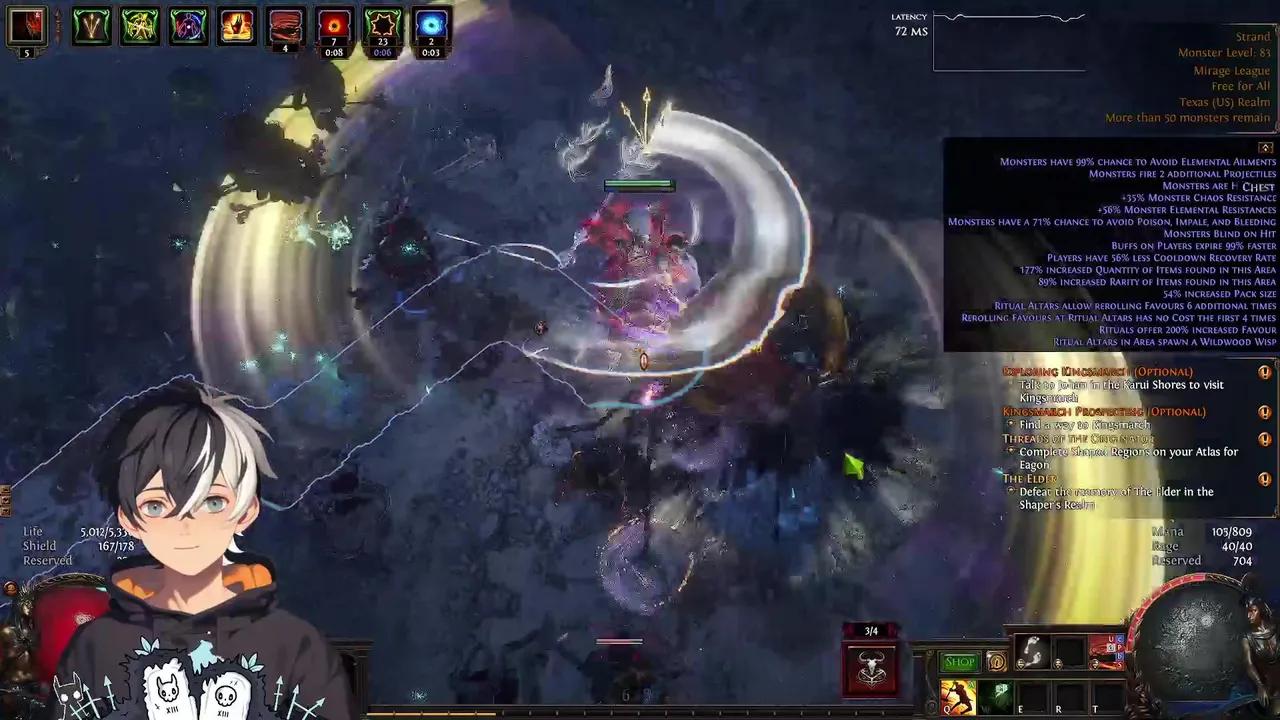Open the character panel via the C button
Image resolution: width=1280 pixels, height=720 pixels.
(x=1120, y=639)
